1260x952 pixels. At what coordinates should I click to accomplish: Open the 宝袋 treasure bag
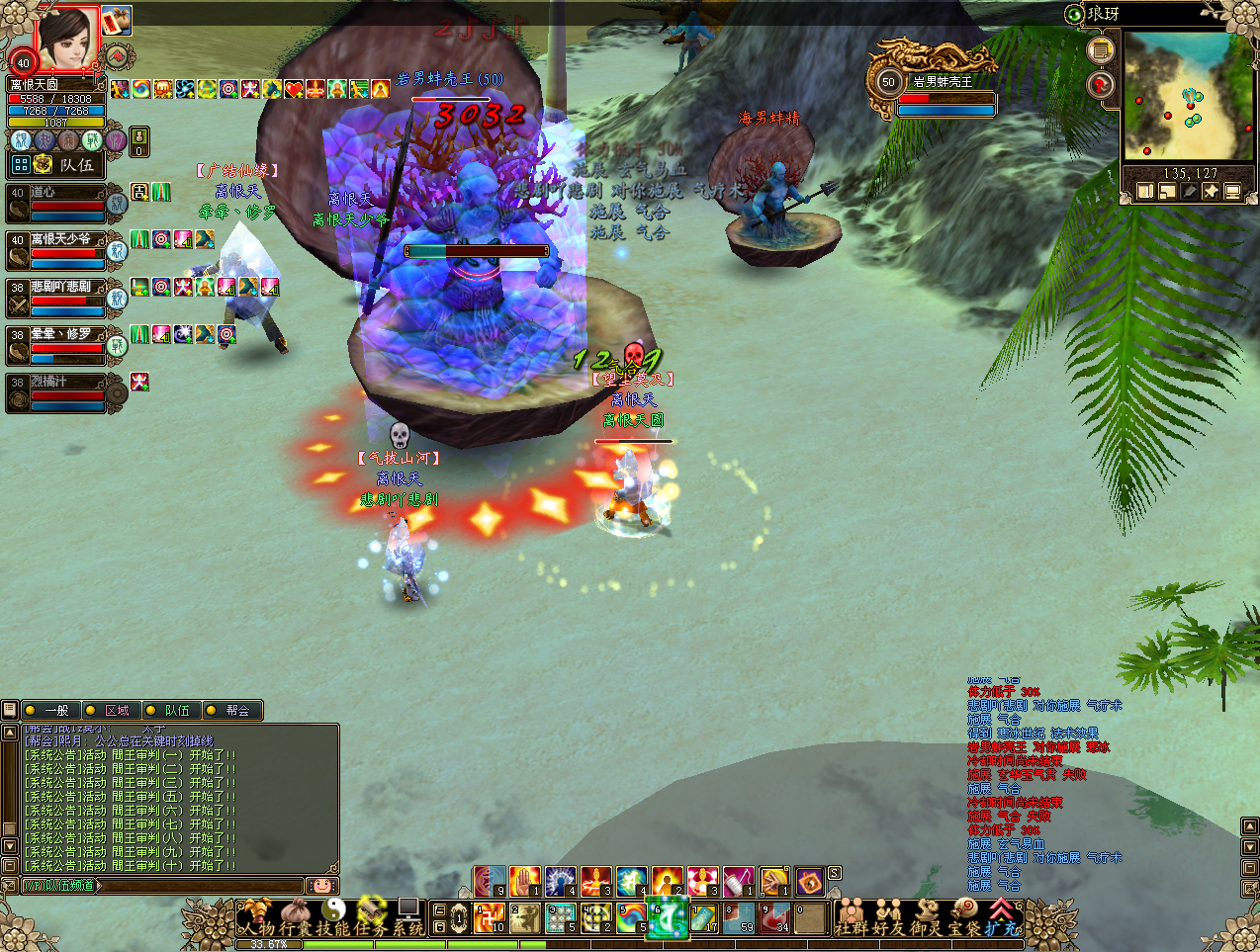click(x=965, y=919)
